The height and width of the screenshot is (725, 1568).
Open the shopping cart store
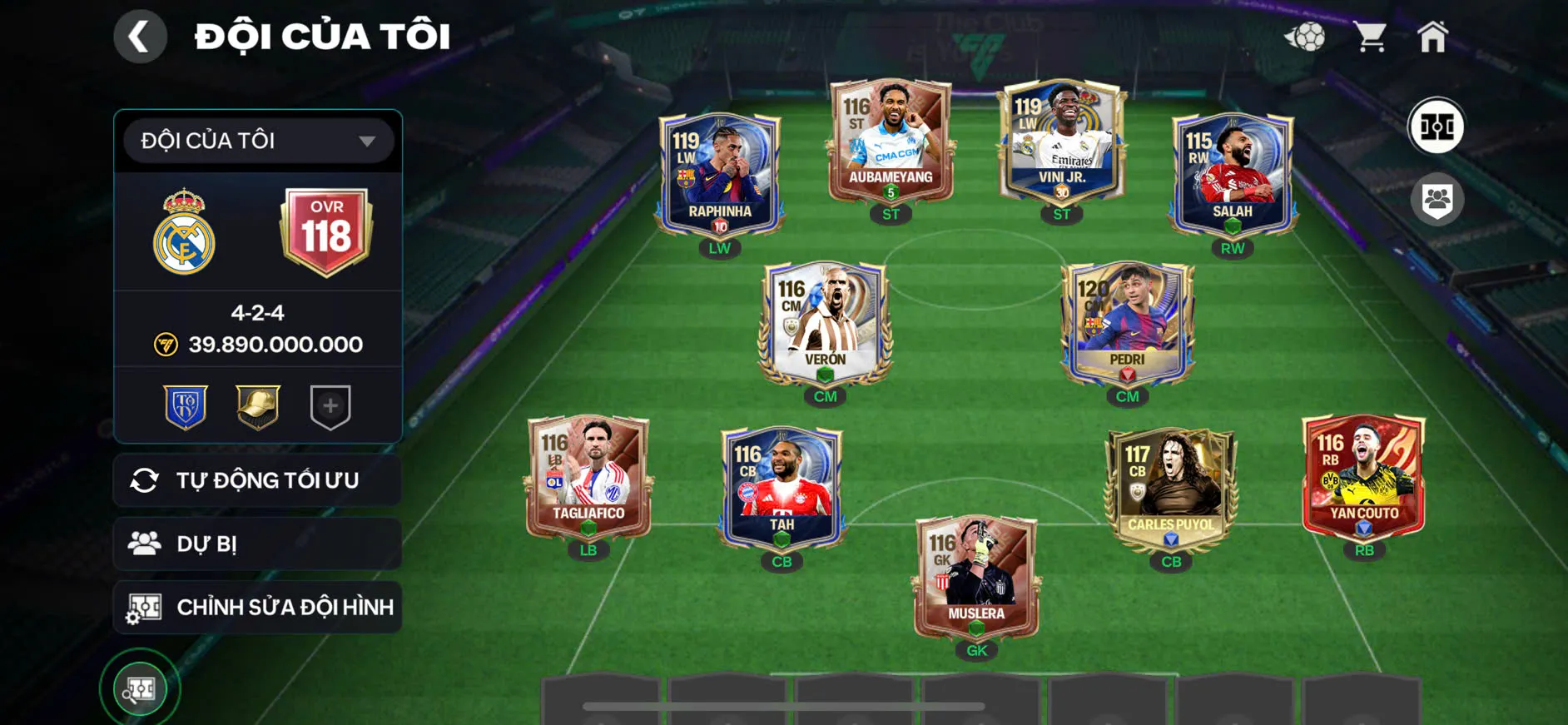pos(1369,37)
